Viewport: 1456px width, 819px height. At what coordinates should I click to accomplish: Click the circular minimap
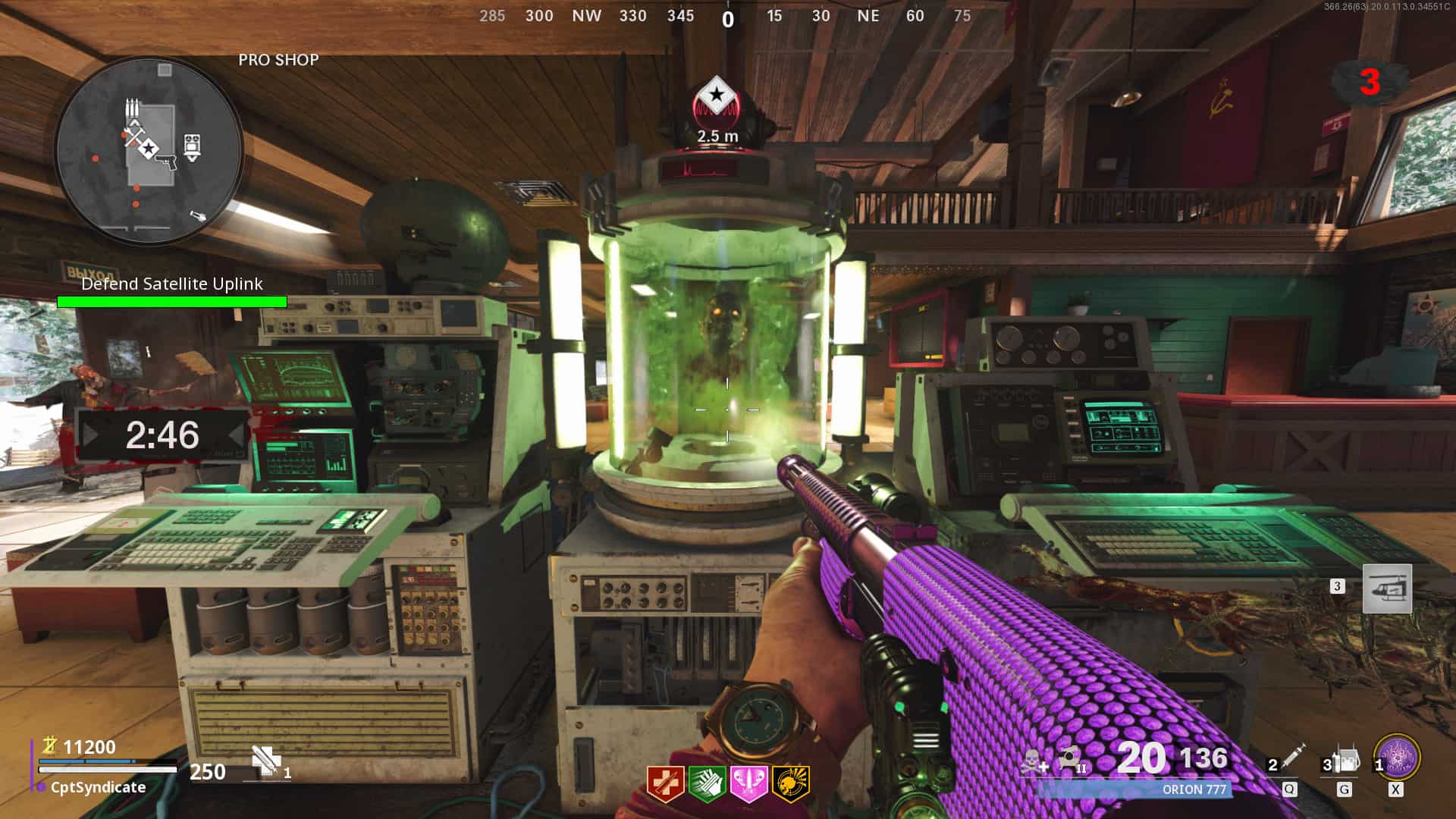[149, 149]
